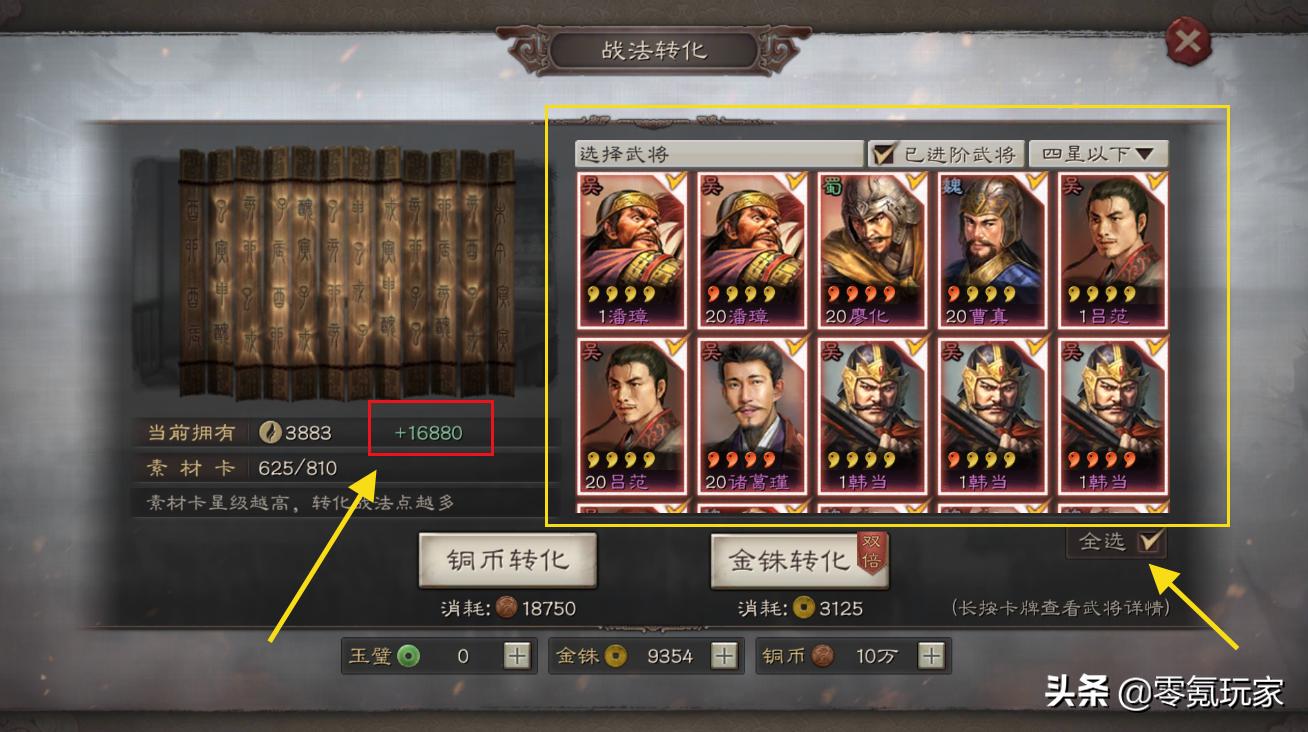Click the jade 玉璧 currency icon in bottom bar

point(409,656)
